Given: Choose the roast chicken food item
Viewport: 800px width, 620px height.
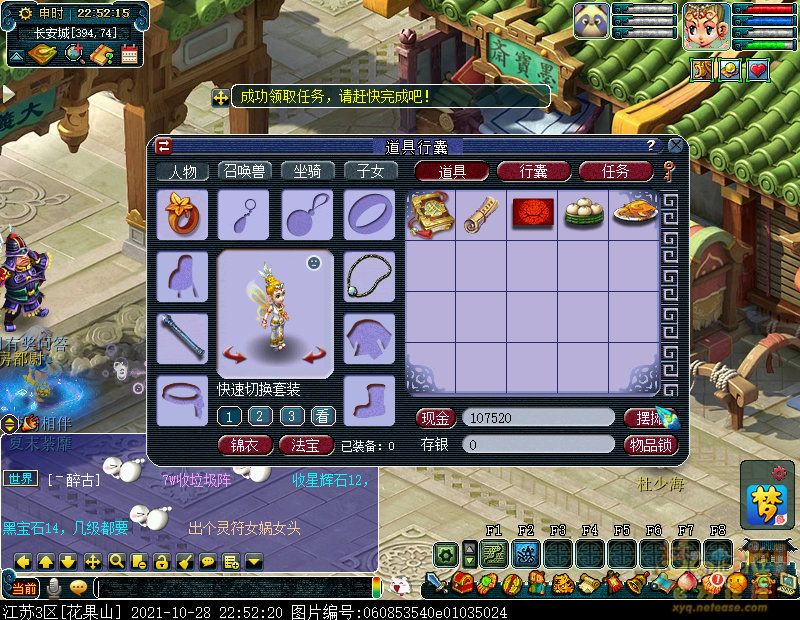Looking at the screenshot, I should pyautogui.click(x=634, y=214).
